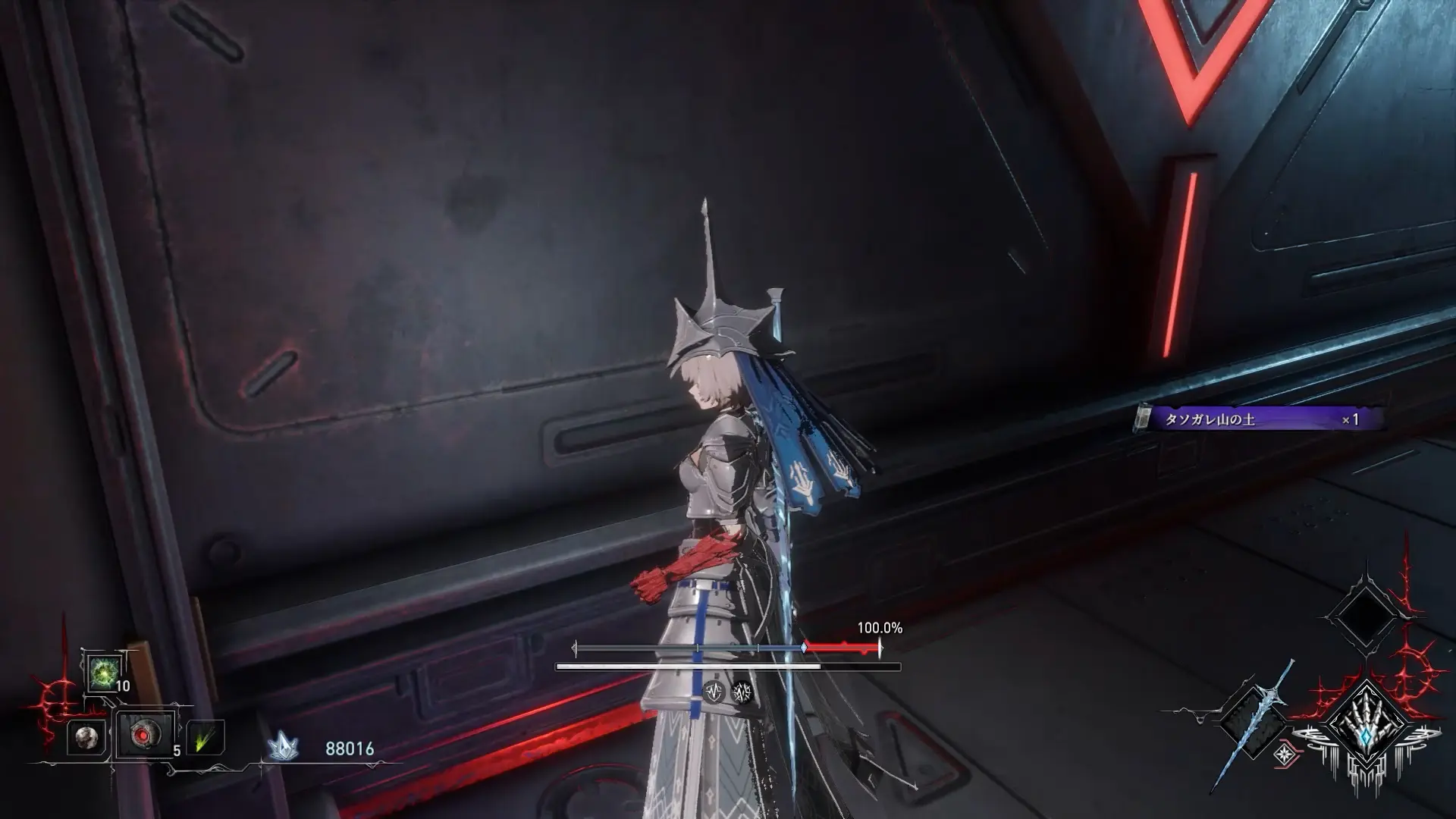This screenshot has width=1456, height=819.
Task: Select the green orb item slot
Action: tap(102, 672)
